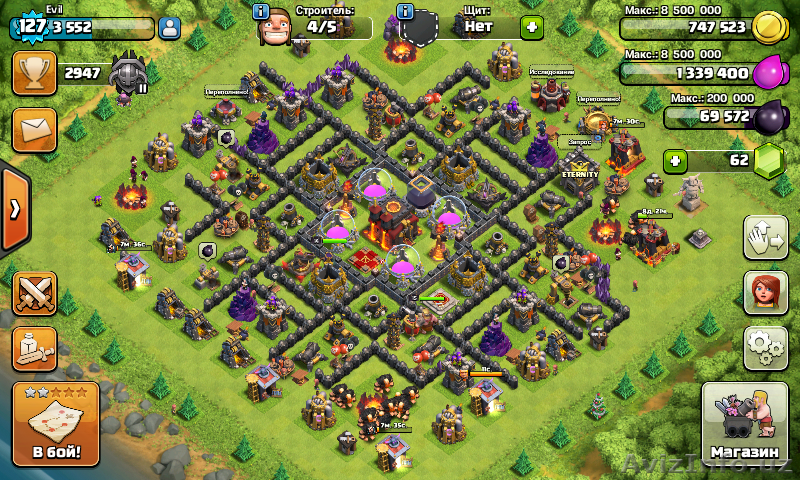This screenshot has height=480, width=800.
Task: Open the army training barracks button
Action: 34,347
